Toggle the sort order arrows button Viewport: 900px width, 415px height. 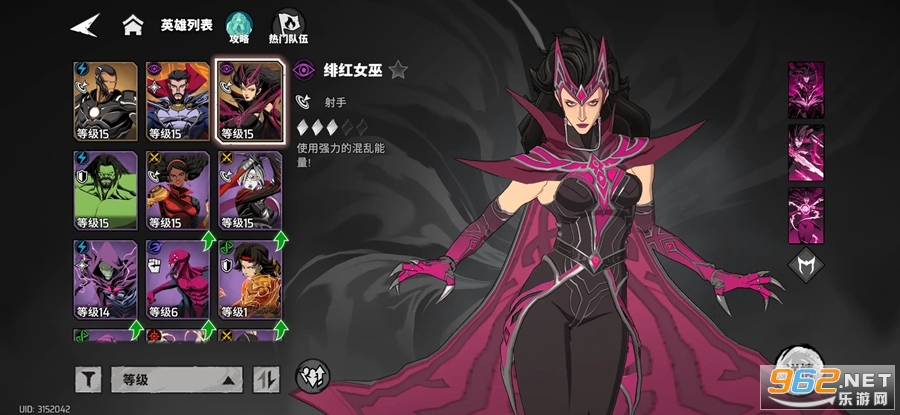[x=266, y=379]
